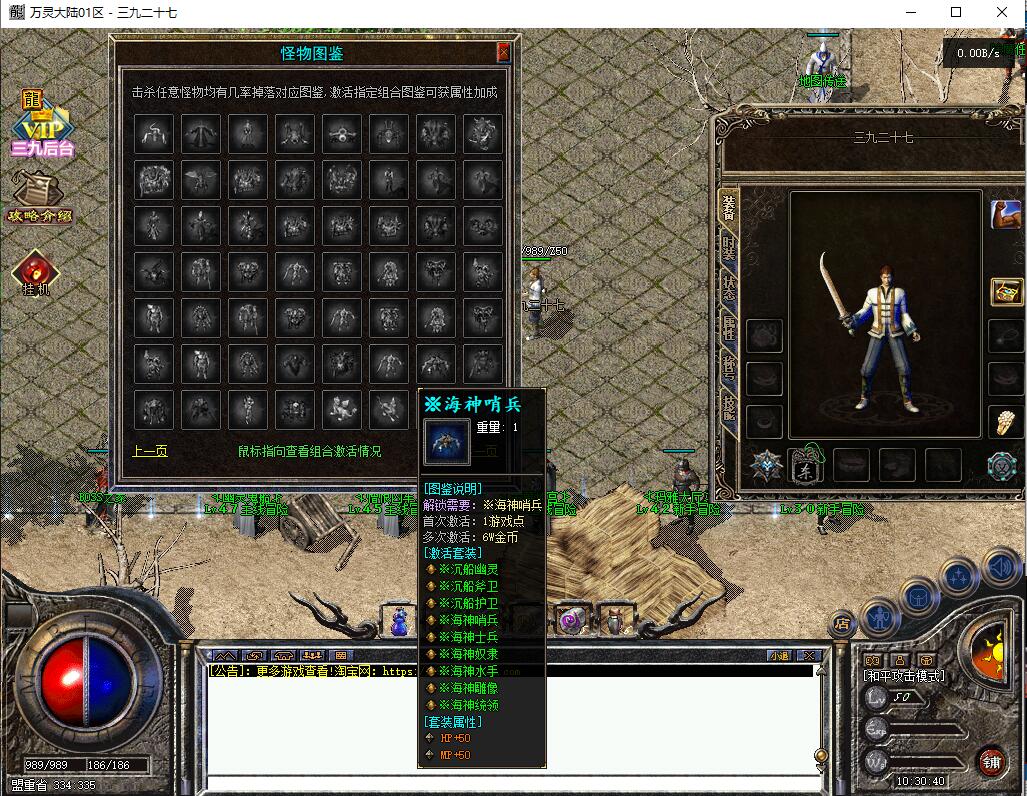Close the 怪物图鉴 monster codex window

(503, 53)
